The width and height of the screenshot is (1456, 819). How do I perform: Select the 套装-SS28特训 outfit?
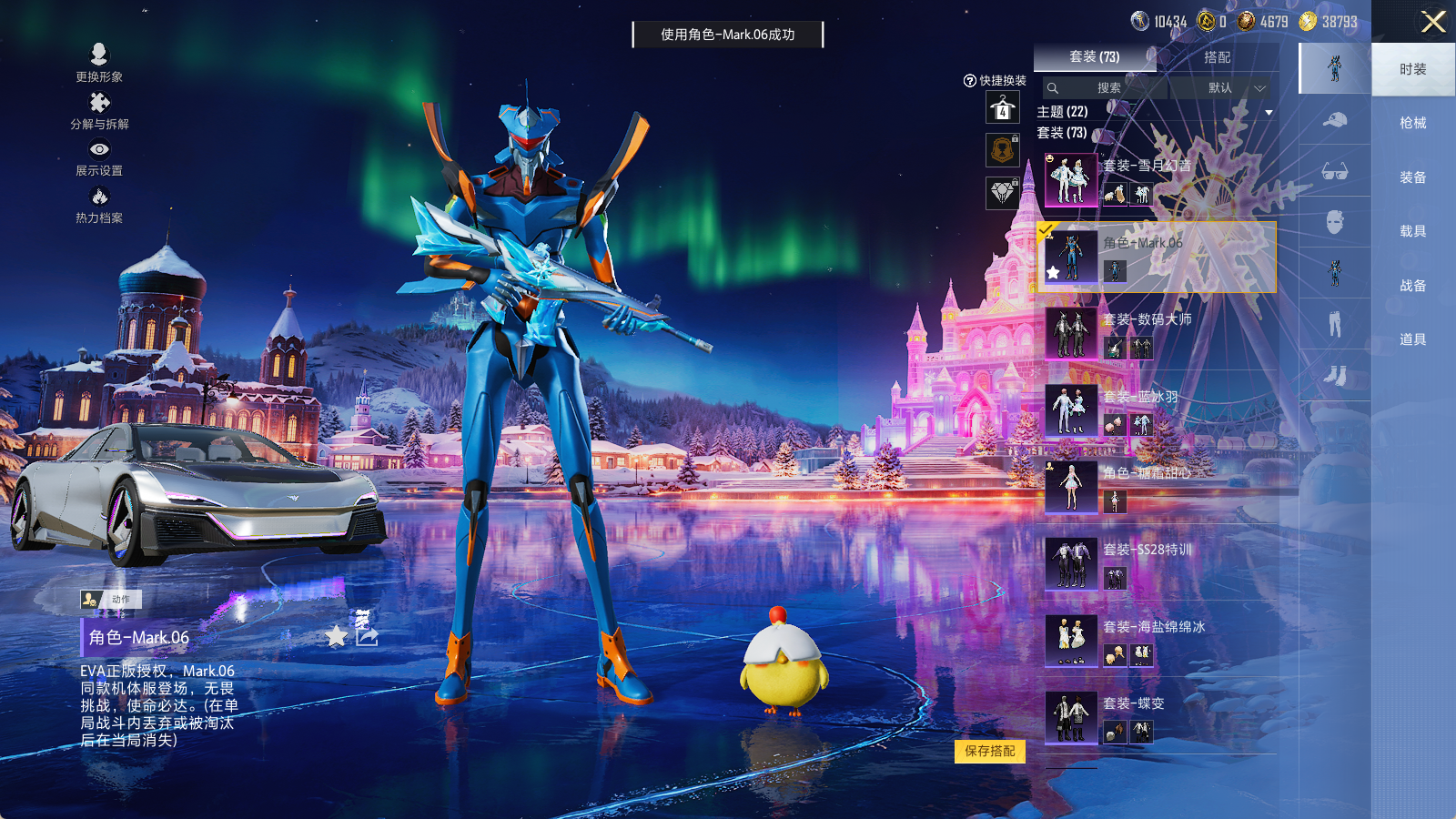click(1156, 563)
